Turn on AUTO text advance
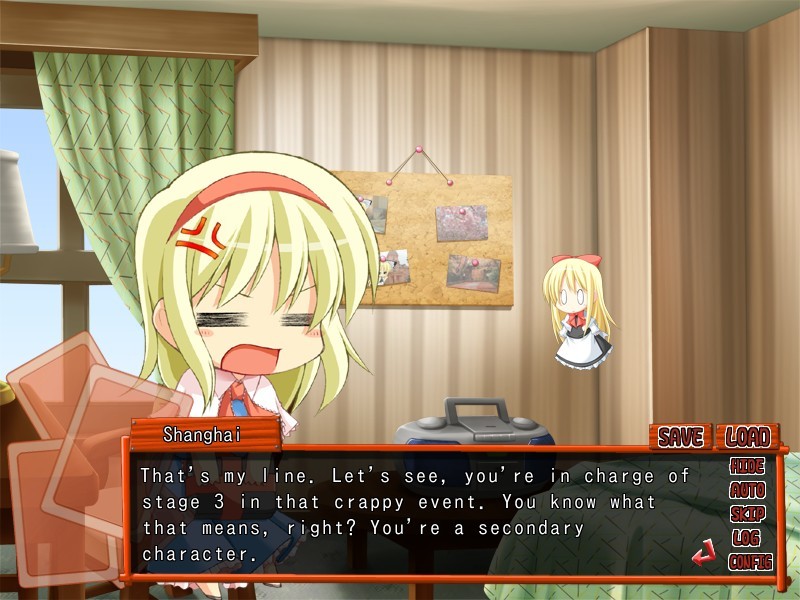 click(747, 491)
